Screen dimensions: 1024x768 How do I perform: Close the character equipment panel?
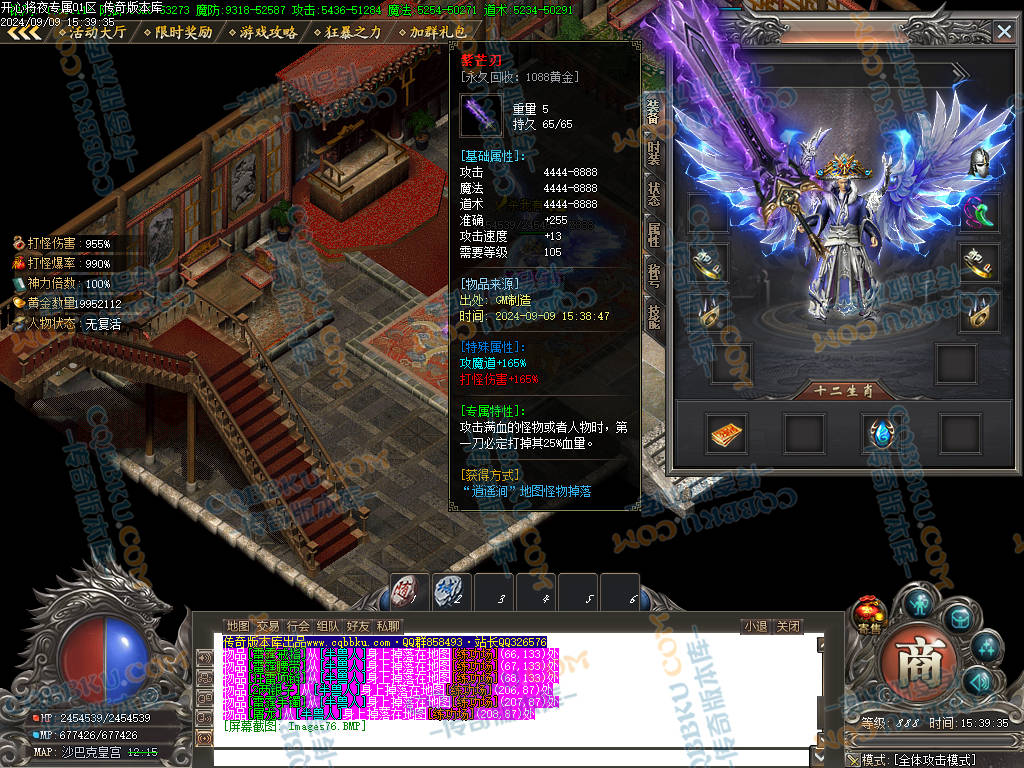tap(1004, 32)
